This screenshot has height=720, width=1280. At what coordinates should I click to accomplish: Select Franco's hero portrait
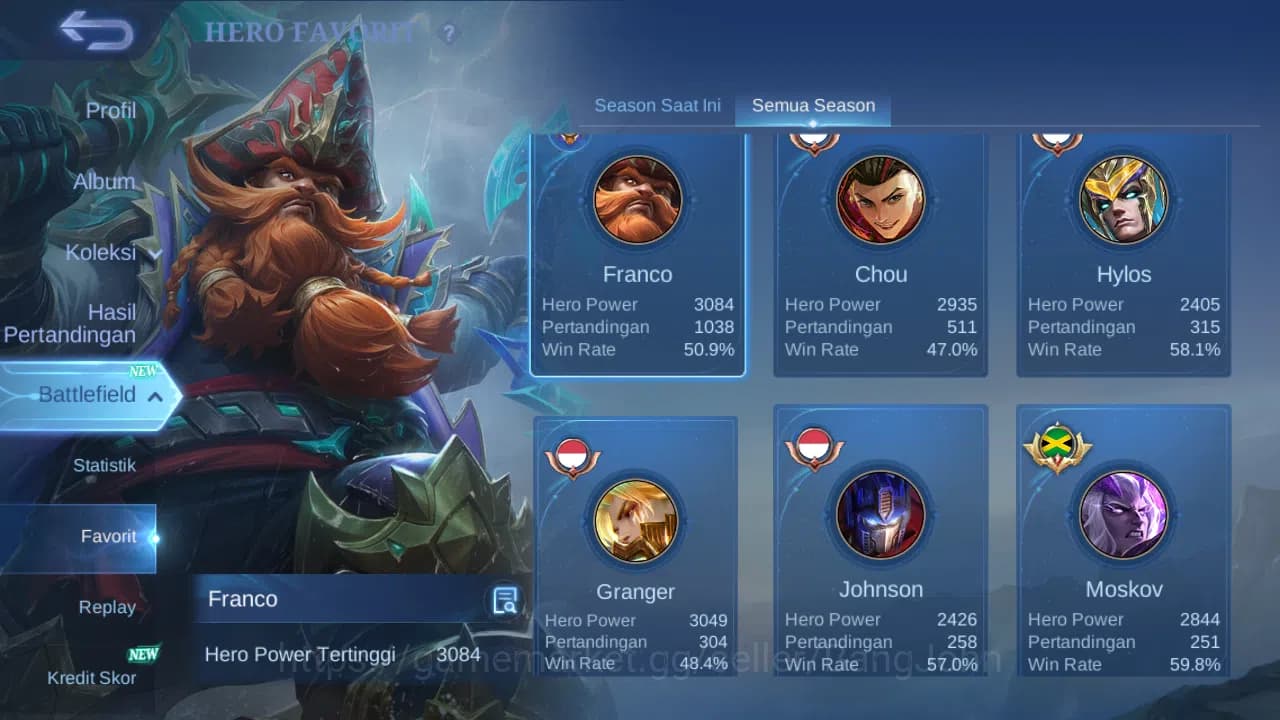(x=637, y=199)
